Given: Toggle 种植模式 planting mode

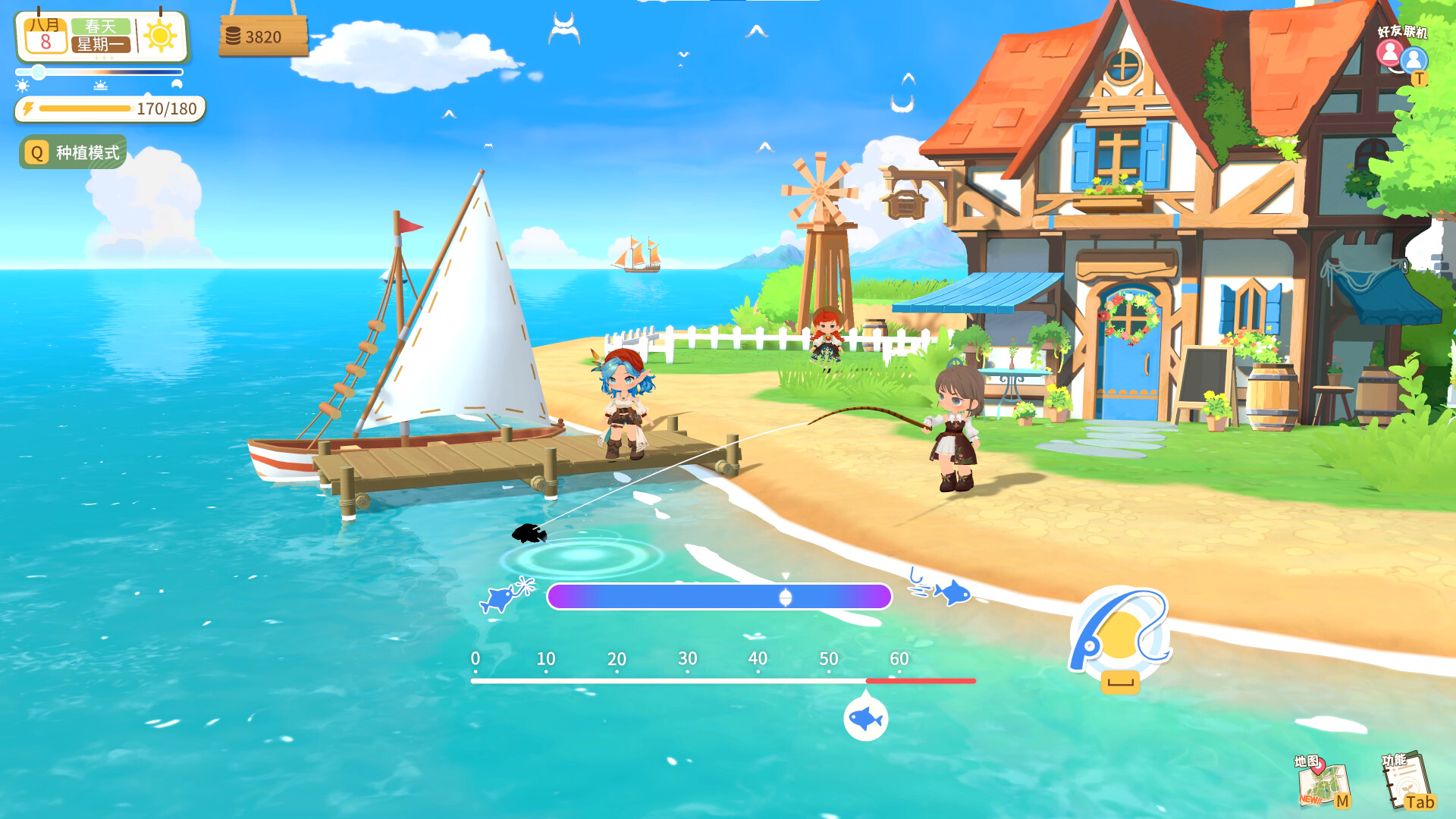Looking at the screenshot, I should 86,152.
